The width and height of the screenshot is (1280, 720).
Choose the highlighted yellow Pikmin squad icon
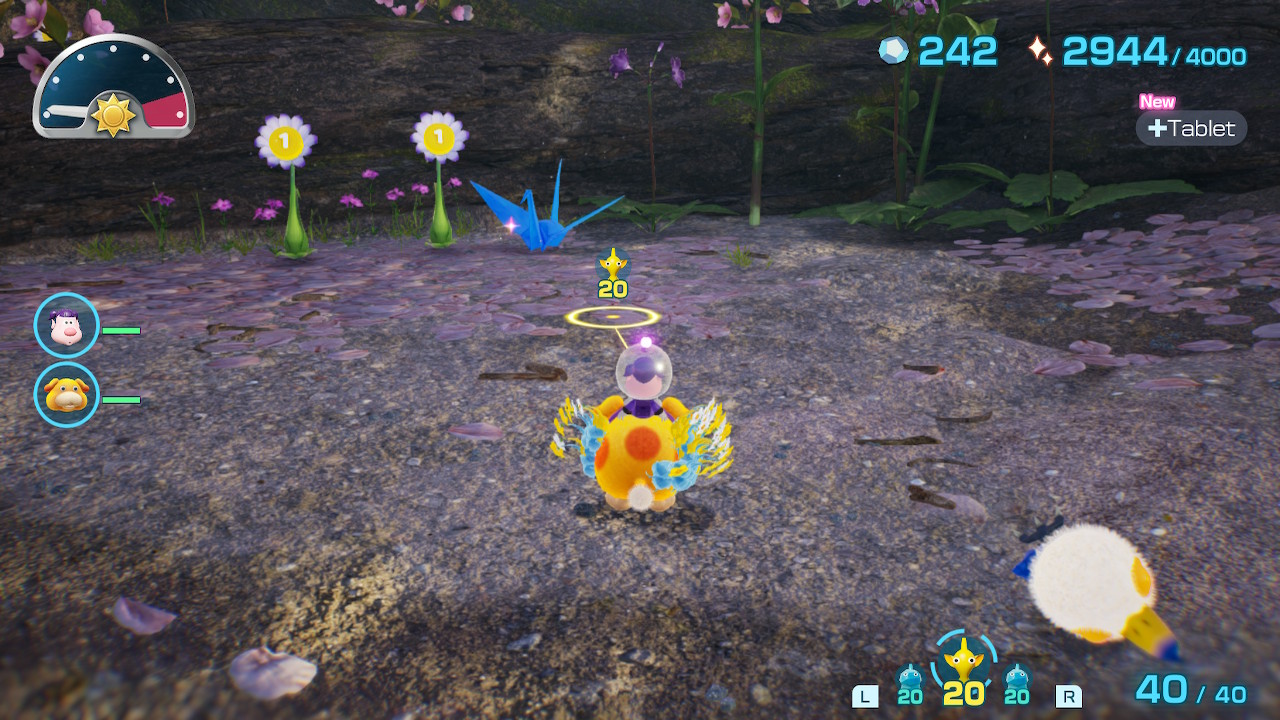coord(963,667)
